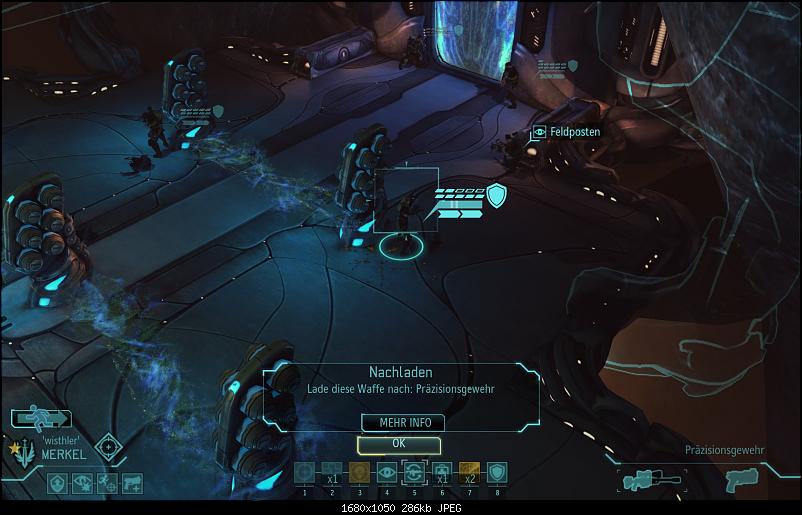Viewport: 802px width, 515px height.
Task: Activate the Overwatch eye ability in slot 4
Action: [x=386, y=473]
